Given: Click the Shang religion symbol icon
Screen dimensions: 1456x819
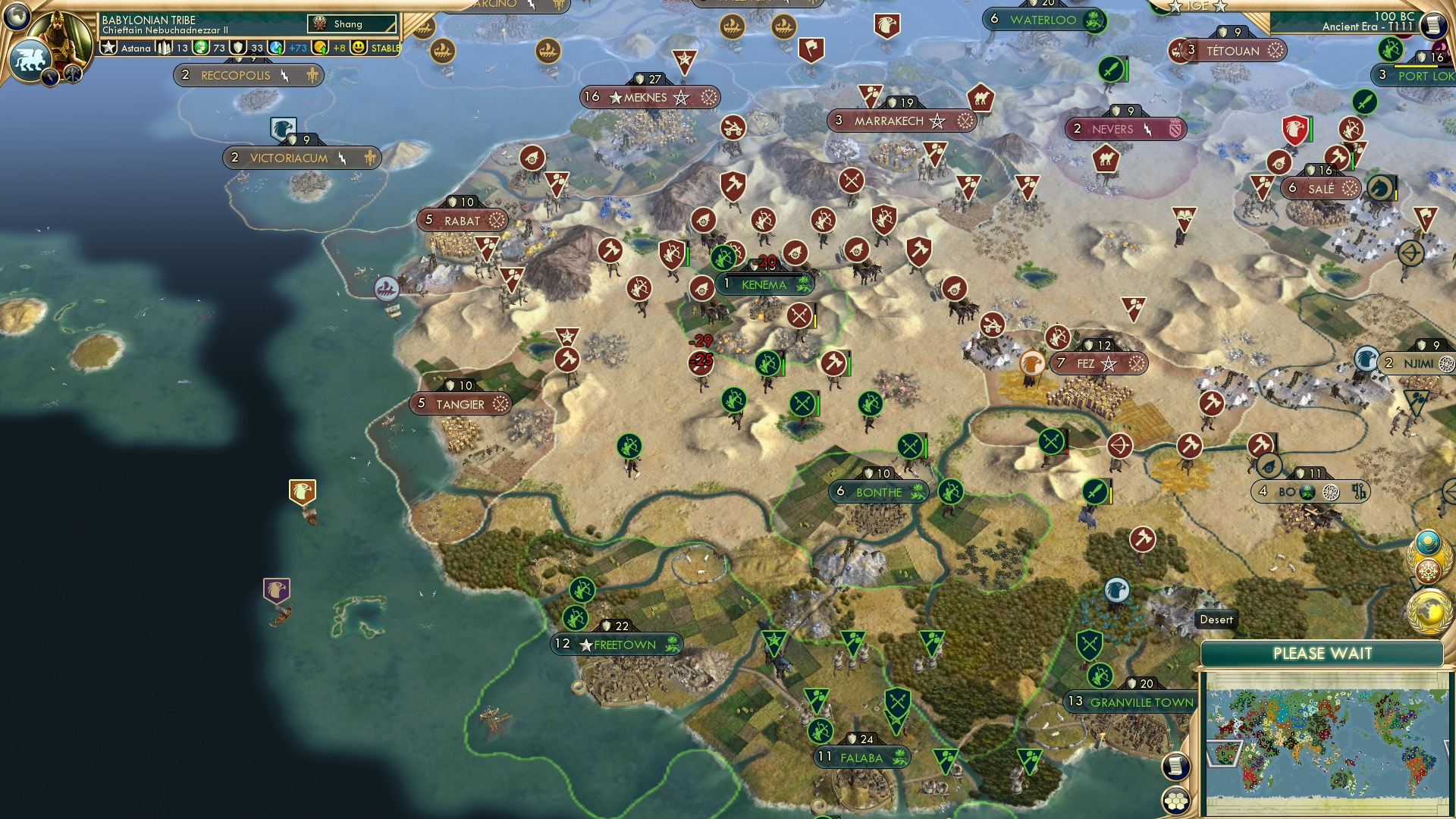Looking at the screenshot, I should tap(320, 24).
